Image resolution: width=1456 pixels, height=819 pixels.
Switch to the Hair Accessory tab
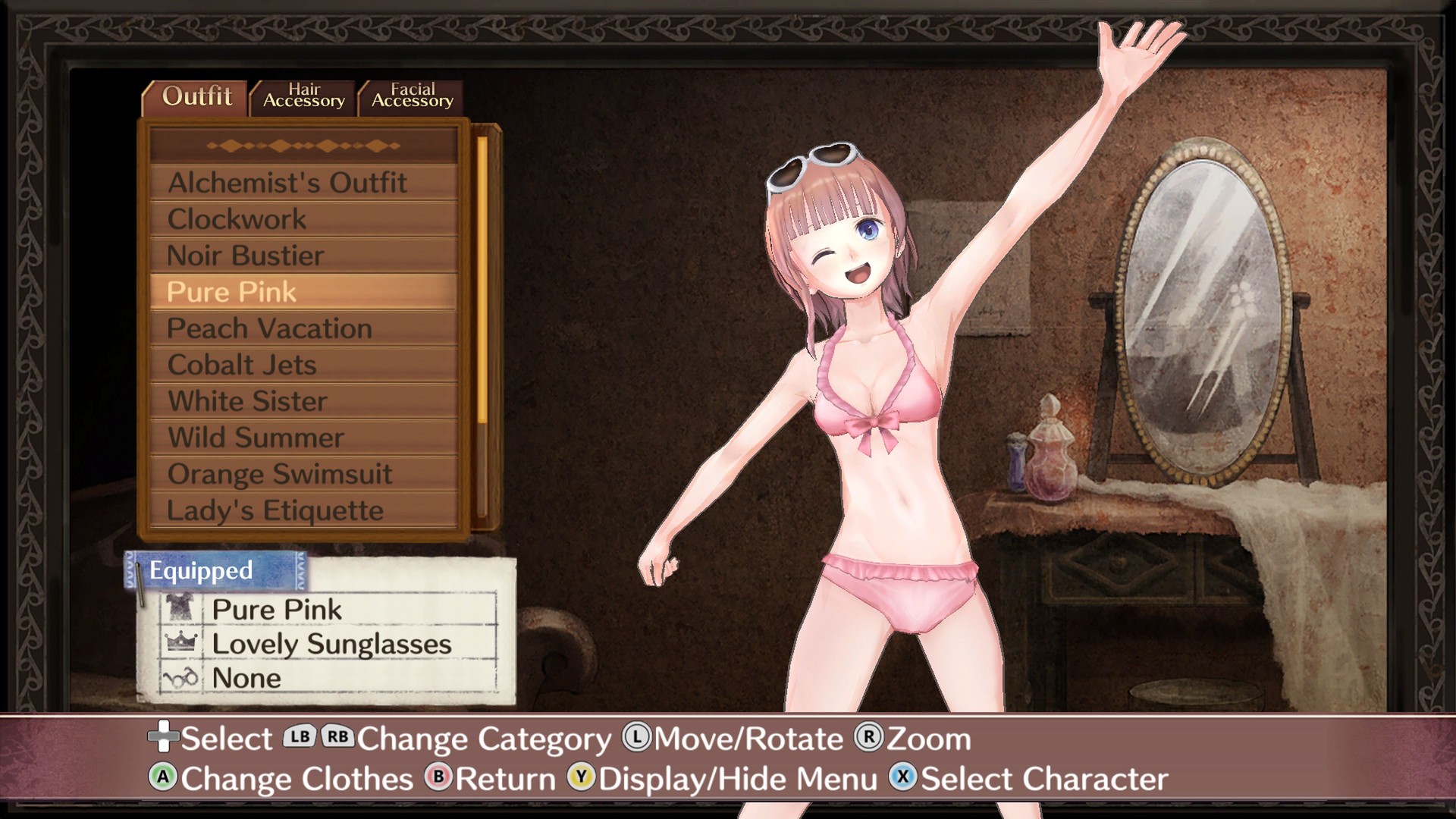tap(302, 96)
